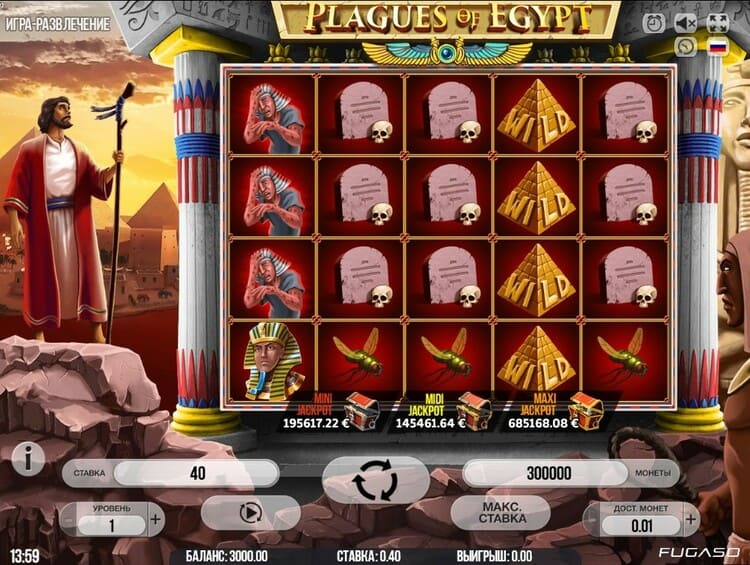Toggle the muted speaker sound icon

[x=685, y=22]
